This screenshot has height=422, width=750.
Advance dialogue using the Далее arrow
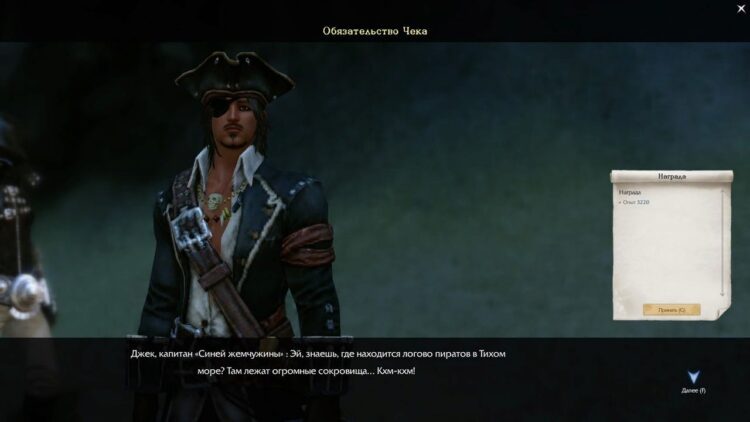coord(694,378)
